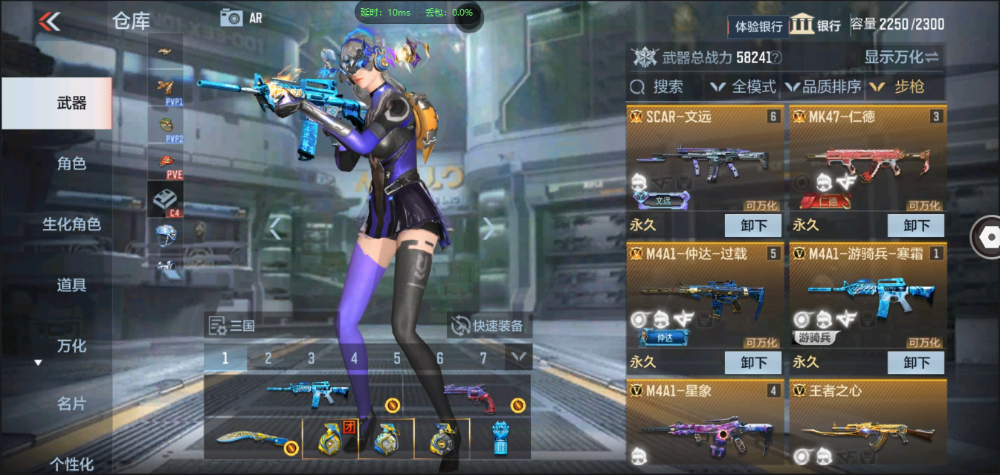Switch to loadout bag 4

354,357
